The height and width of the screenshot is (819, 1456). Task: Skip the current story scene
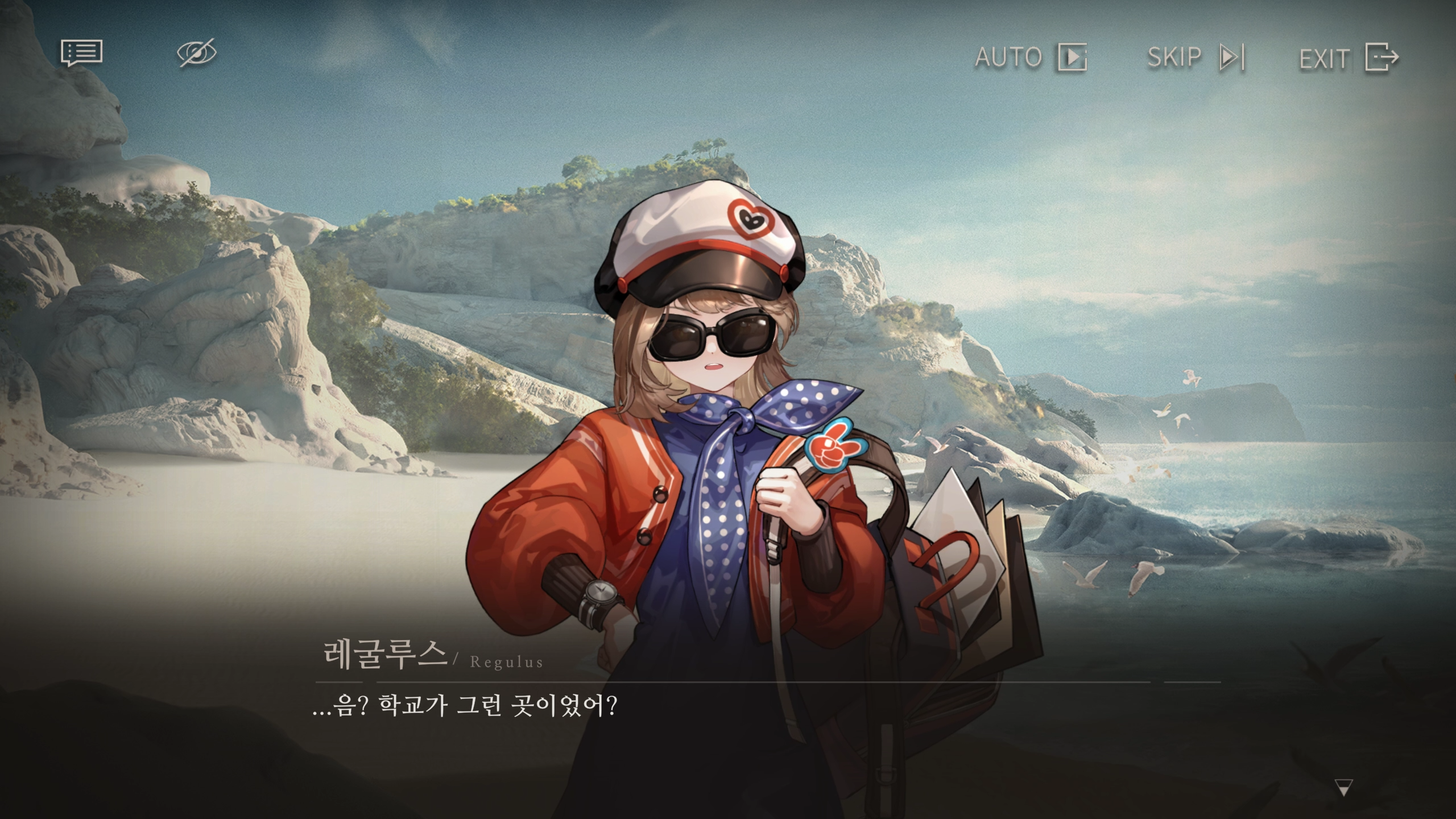[x=1175, y=57]
